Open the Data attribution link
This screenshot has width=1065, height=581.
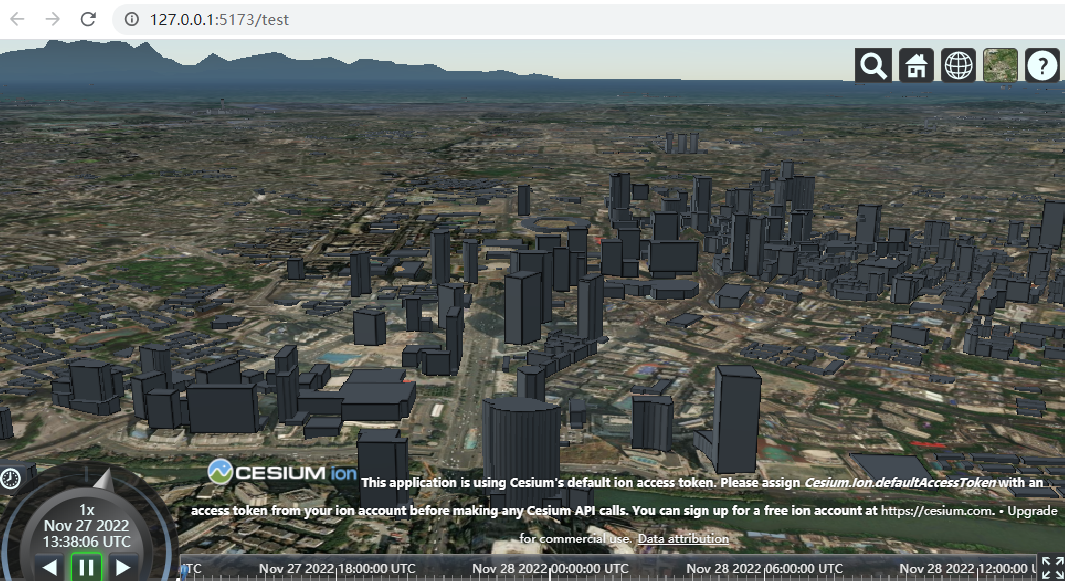683,539
